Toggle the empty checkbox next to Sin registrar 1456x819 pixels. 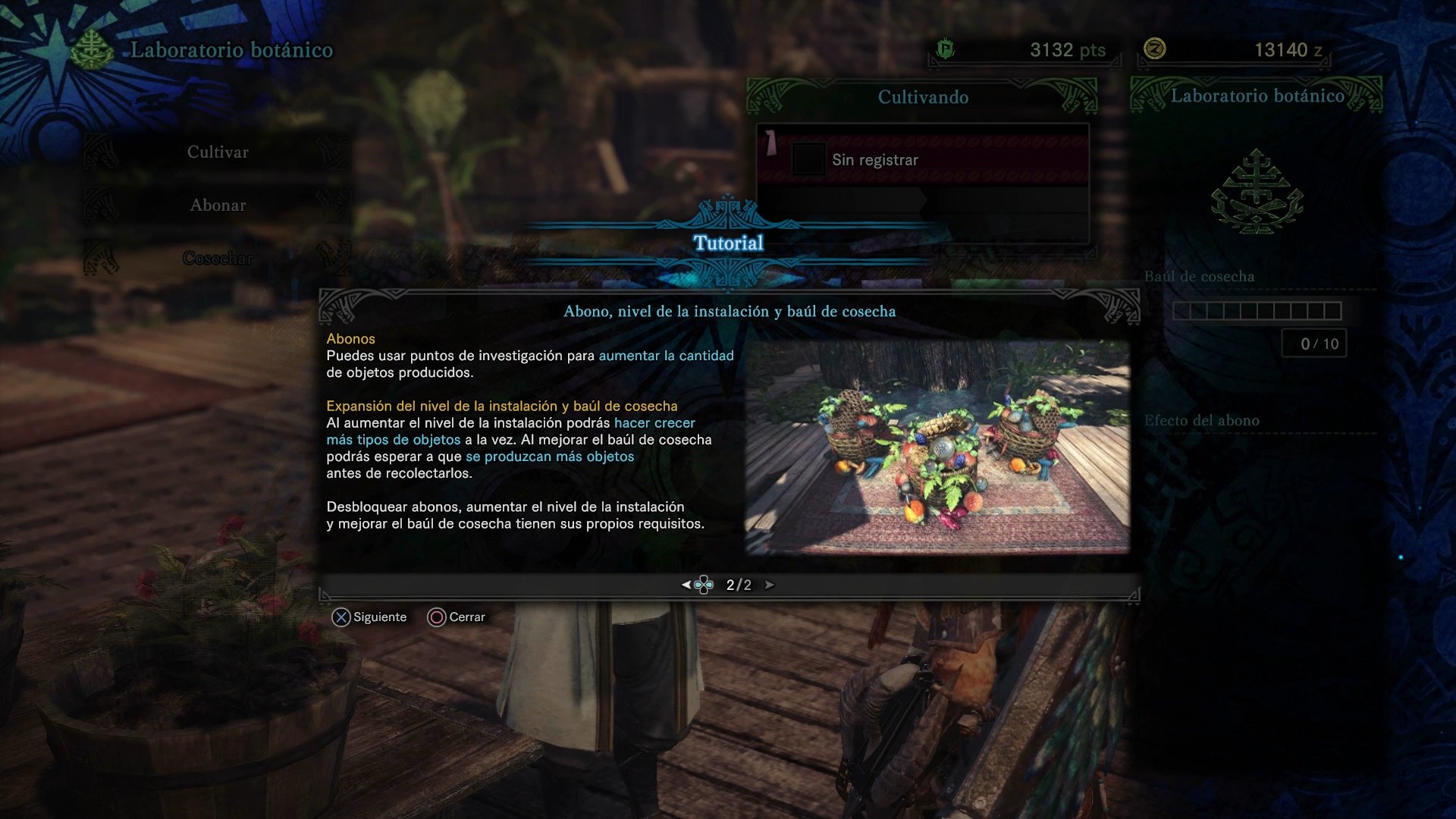pyautogui.click(x=811, y=158)
